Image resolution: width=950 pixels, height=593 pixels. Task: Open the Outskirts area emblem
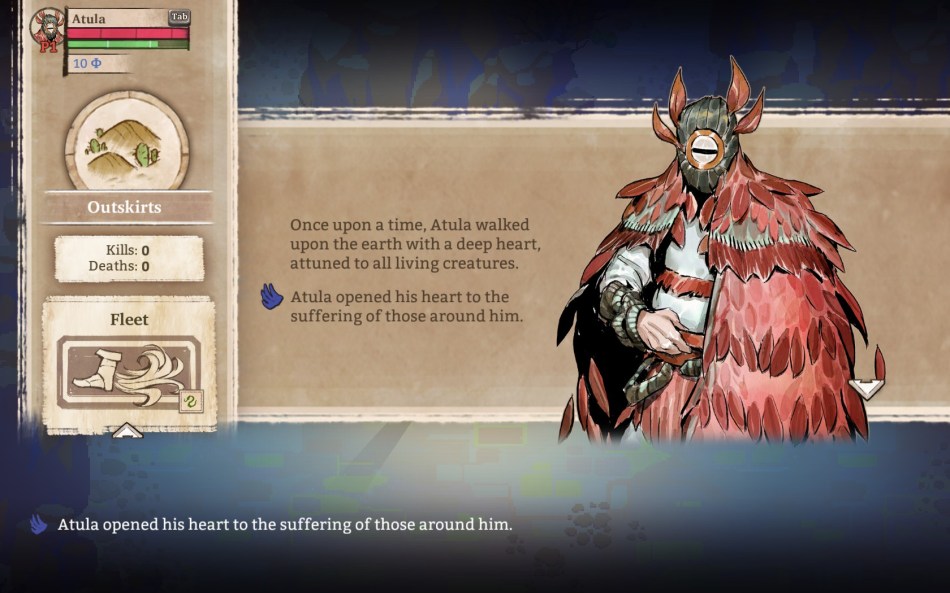pyautogui.click(x=126, y=143)
